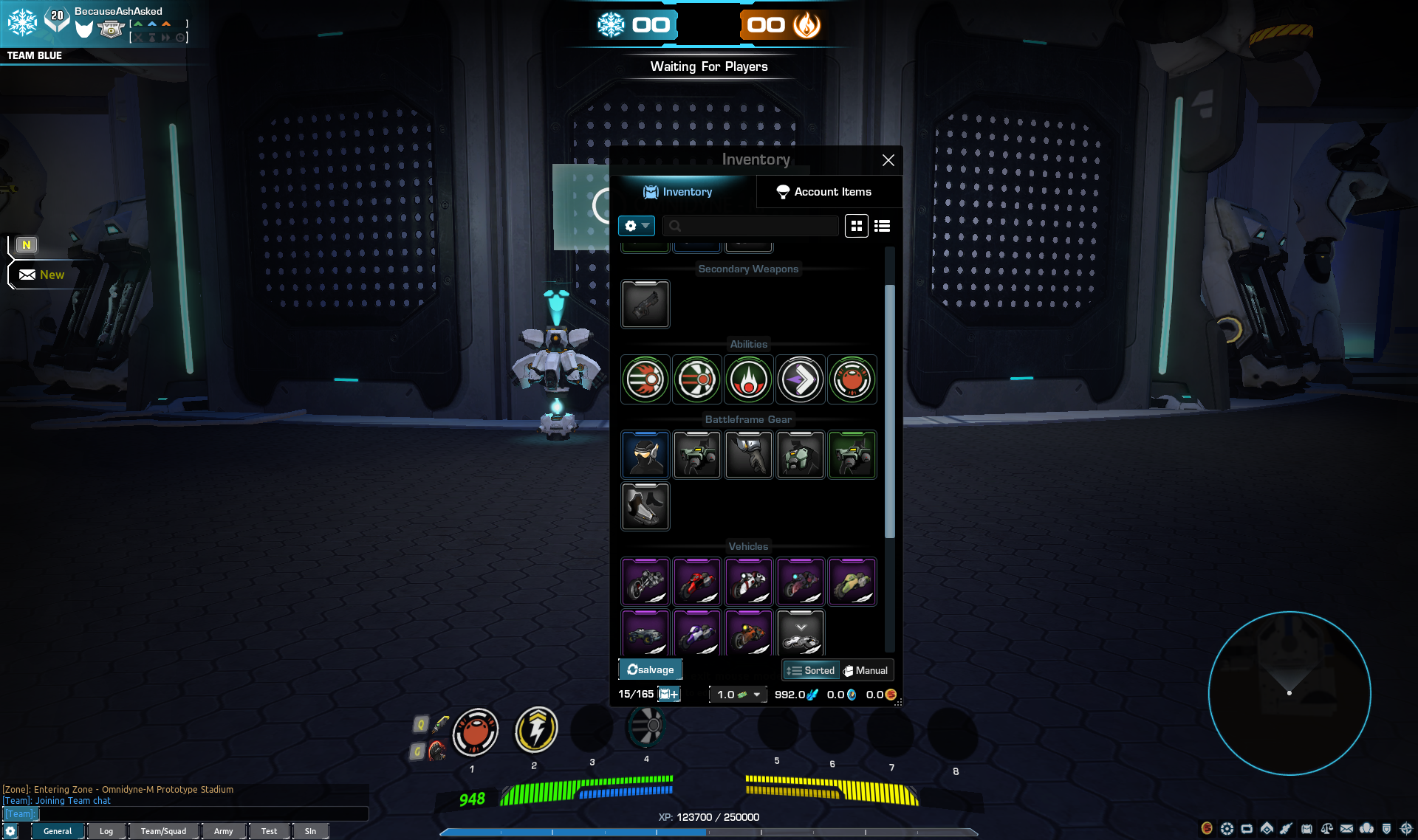
Task: Click the salvage button
Action: 650,669
